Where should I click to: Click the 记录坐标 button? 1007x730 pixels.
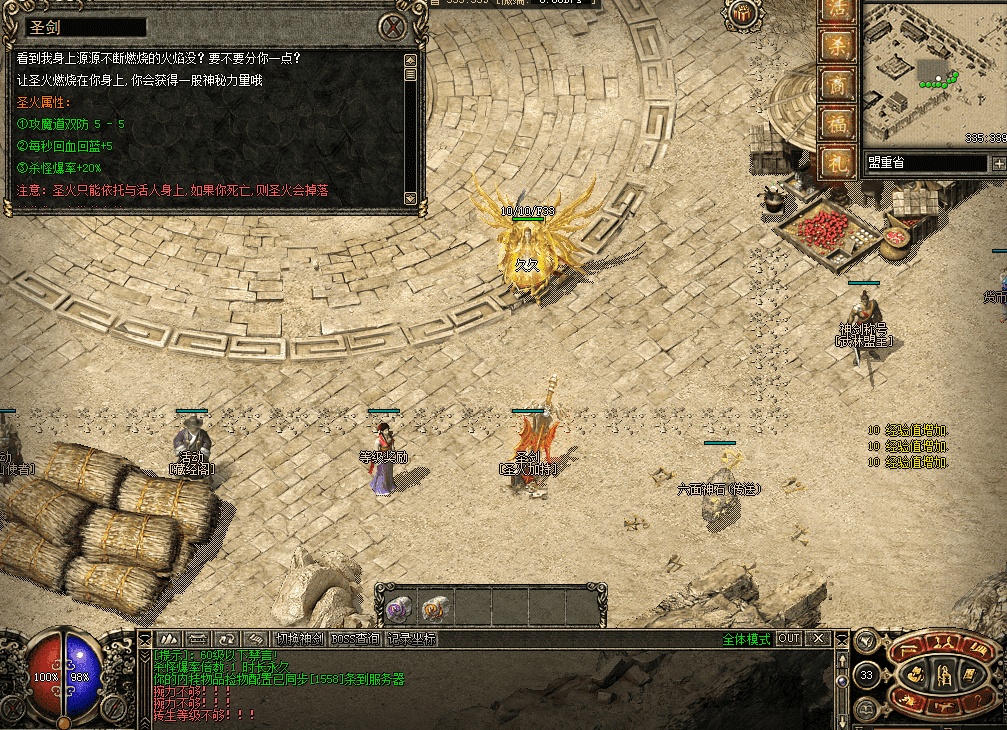(x=412, y=639)
